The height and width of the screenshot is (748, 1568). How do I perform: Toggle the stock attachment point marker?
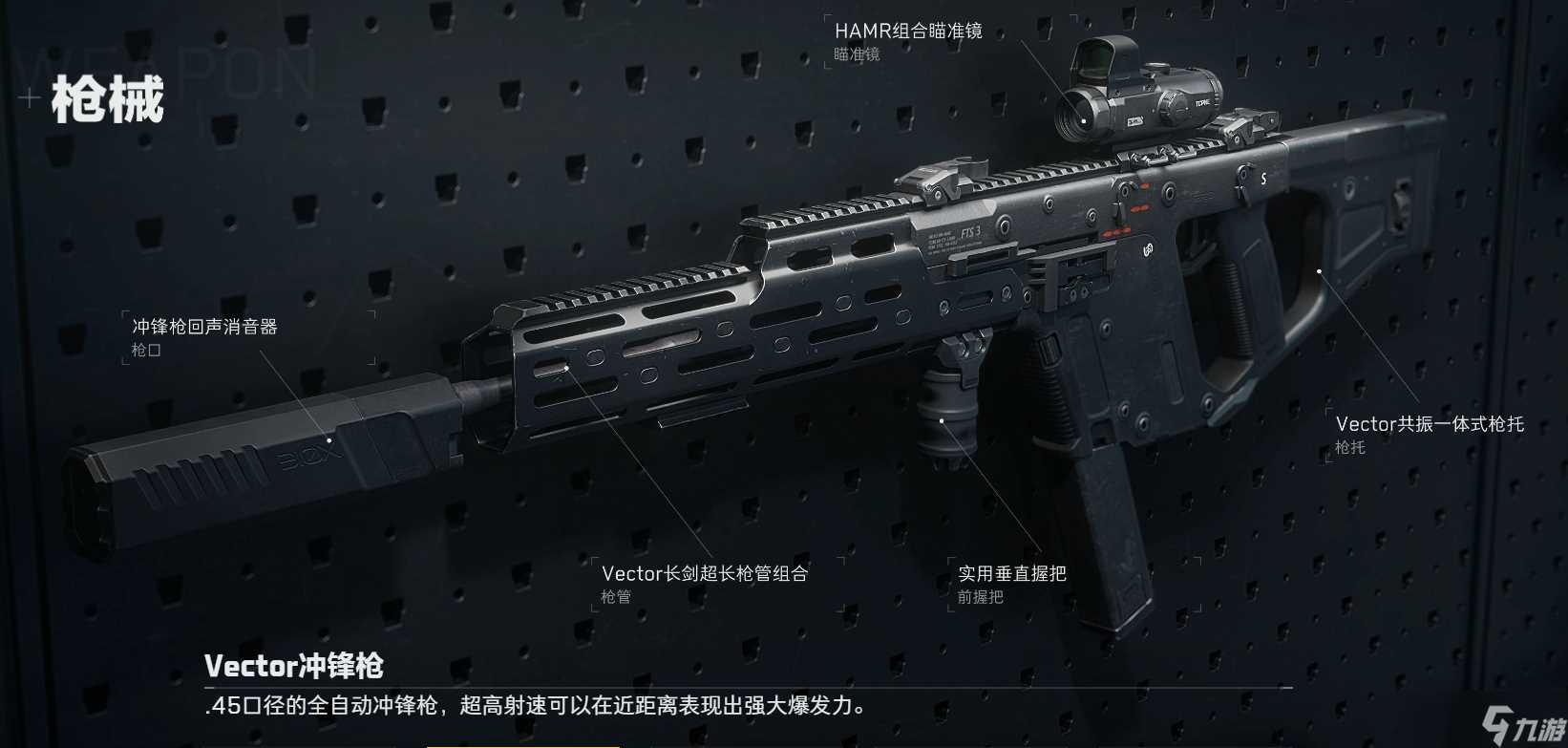[x=1320, y=270]
